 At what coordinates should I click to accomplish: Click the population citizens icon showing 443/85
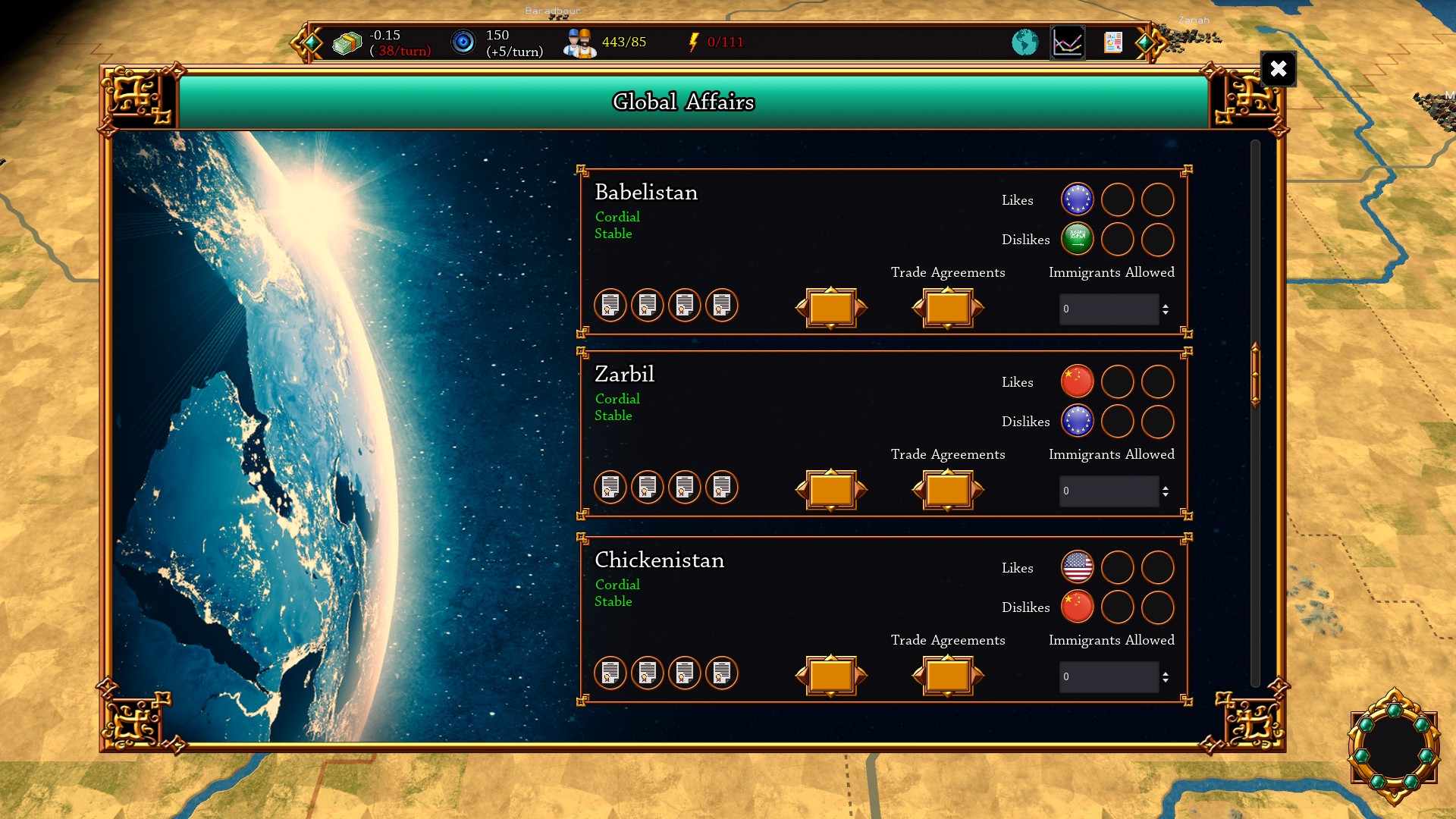point(579,42)
